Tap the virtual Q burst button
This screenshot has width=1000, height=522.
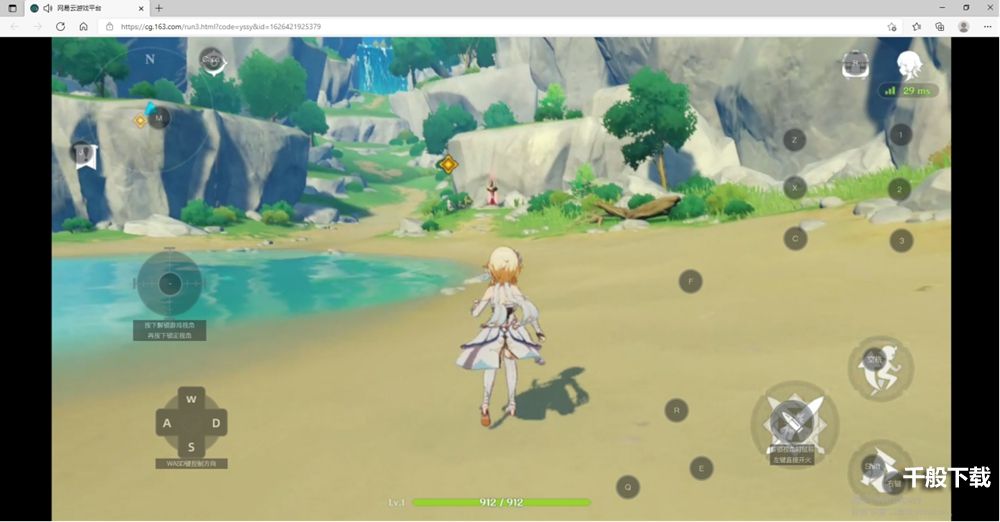628,487
